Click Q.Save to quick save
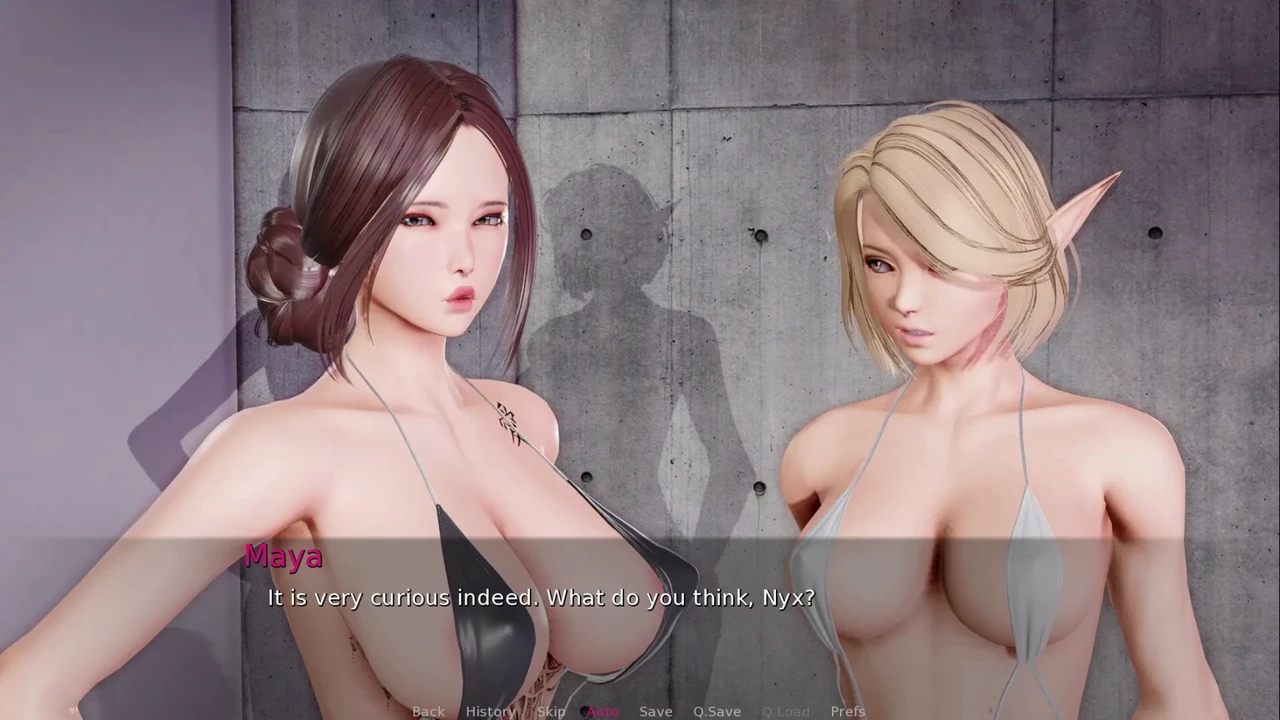The width and height of the screenshot is (1280, 720). 717,711
